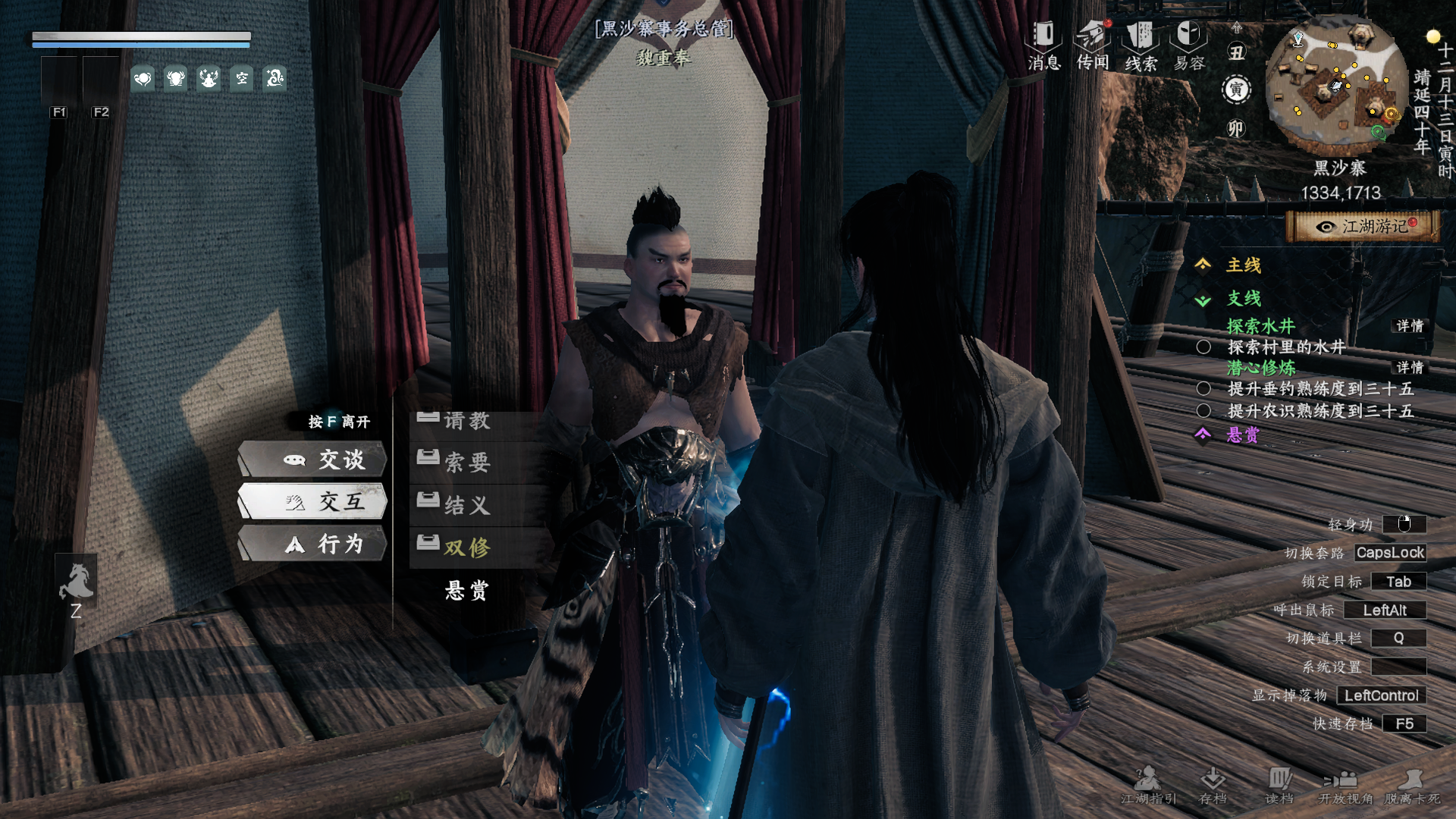Screen dimensions: 1456x819
Task: Select the 双修 dual cultivation option
Action: point(467,547)
